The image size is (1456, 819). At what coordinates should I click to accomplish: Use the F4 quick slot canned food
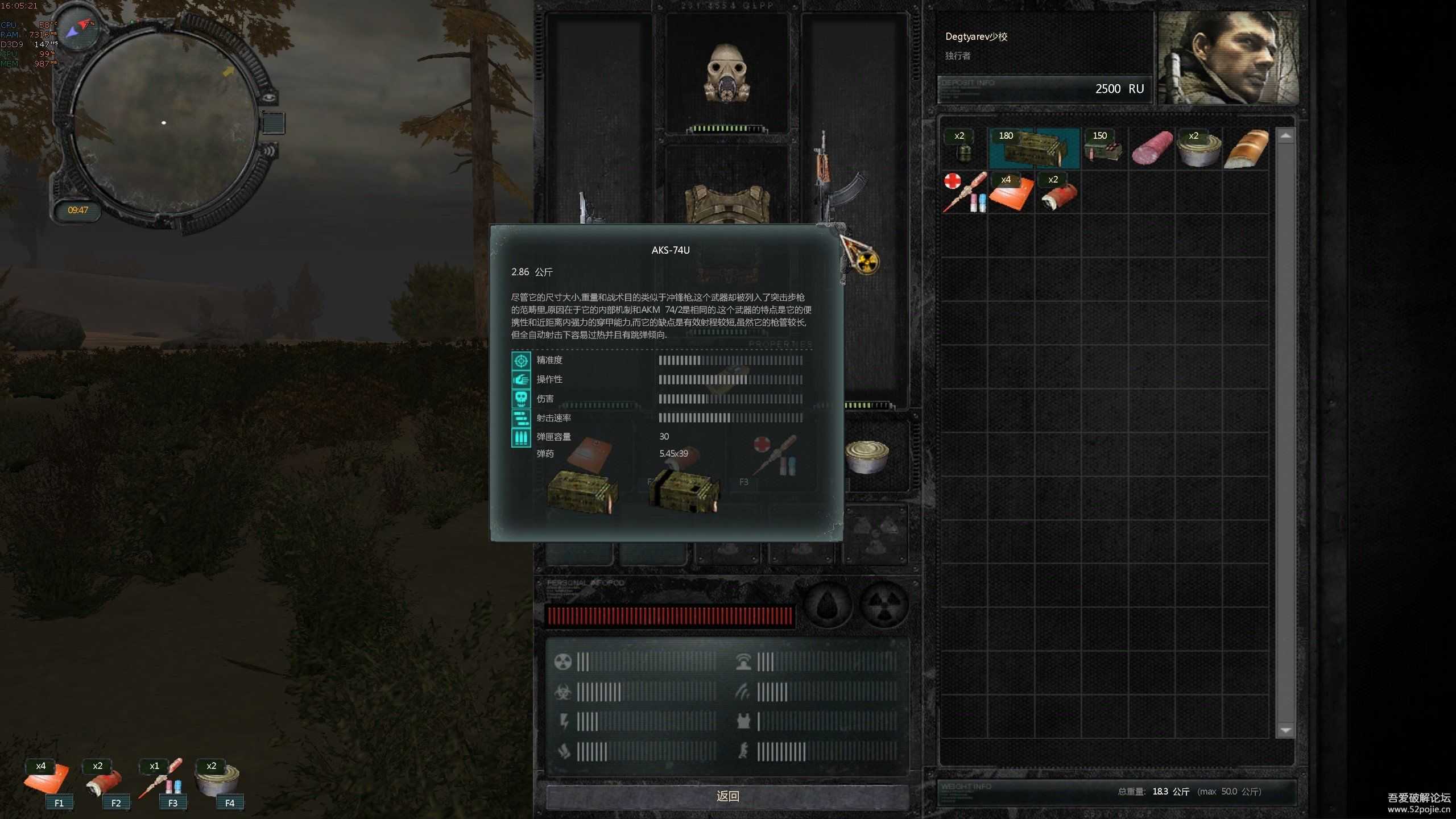(218, 780)
